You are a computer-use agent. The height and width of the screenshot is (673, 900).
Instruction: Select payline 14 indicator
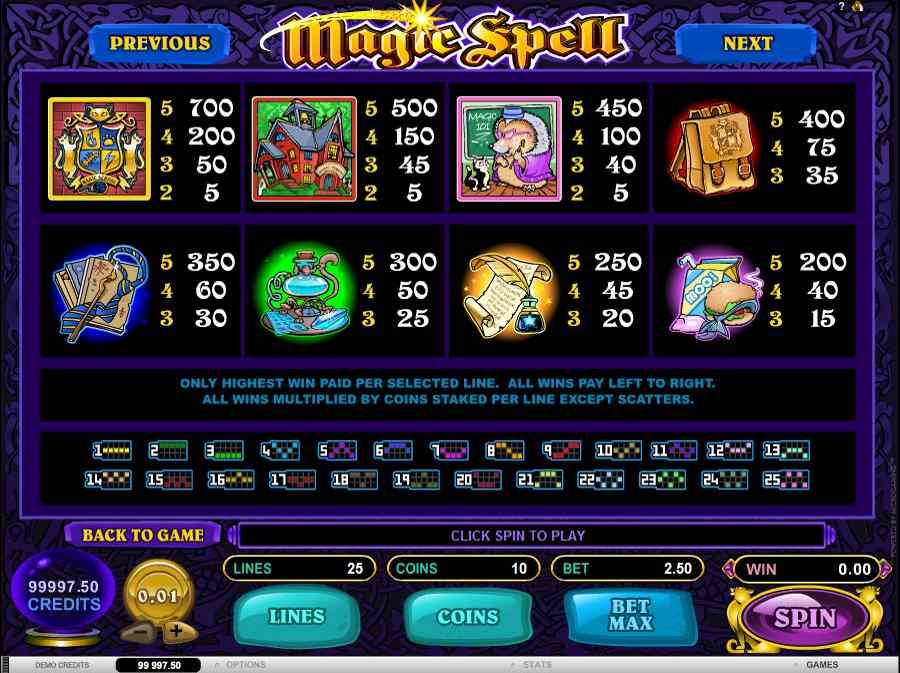108,480
